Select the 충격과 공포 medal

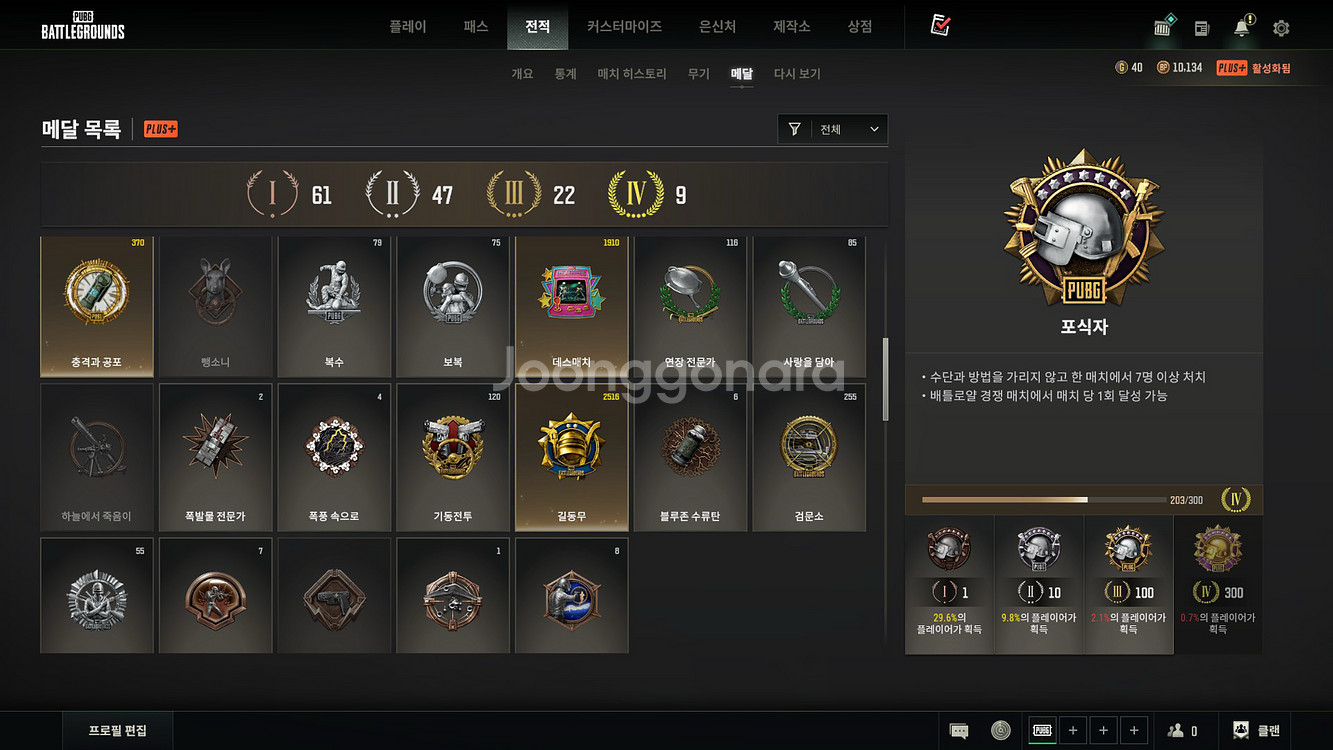pyautogui.click(x=97, y=307)
